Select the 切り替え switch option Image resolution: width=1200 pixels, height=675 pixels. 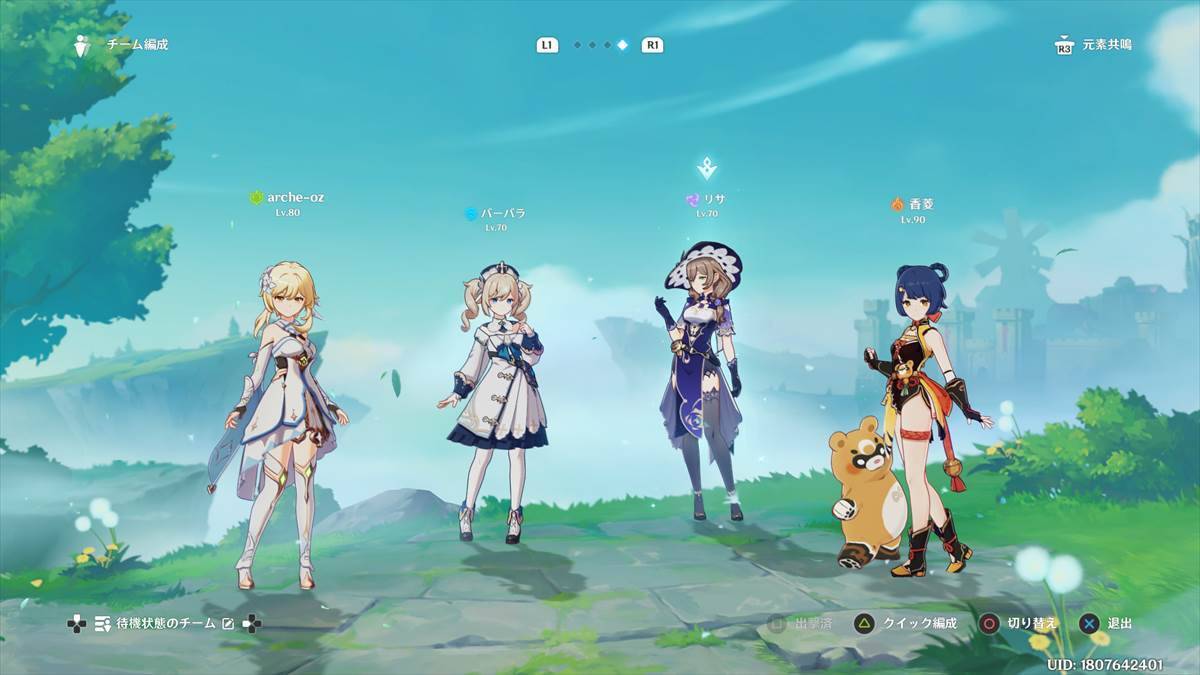tap(1018, 623)
